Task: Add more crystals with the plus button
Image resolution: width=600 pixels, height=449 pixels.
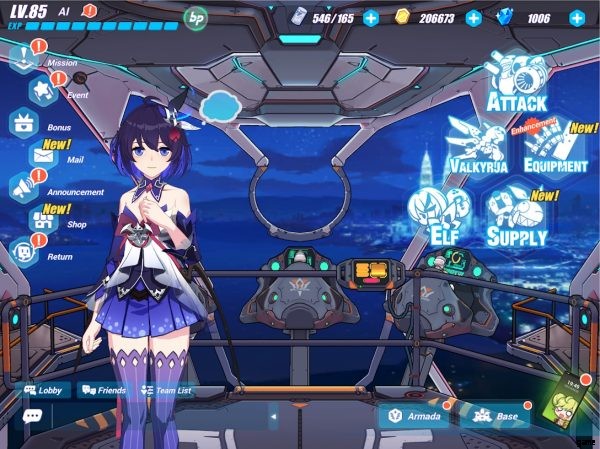Action: tap(577, 17)
